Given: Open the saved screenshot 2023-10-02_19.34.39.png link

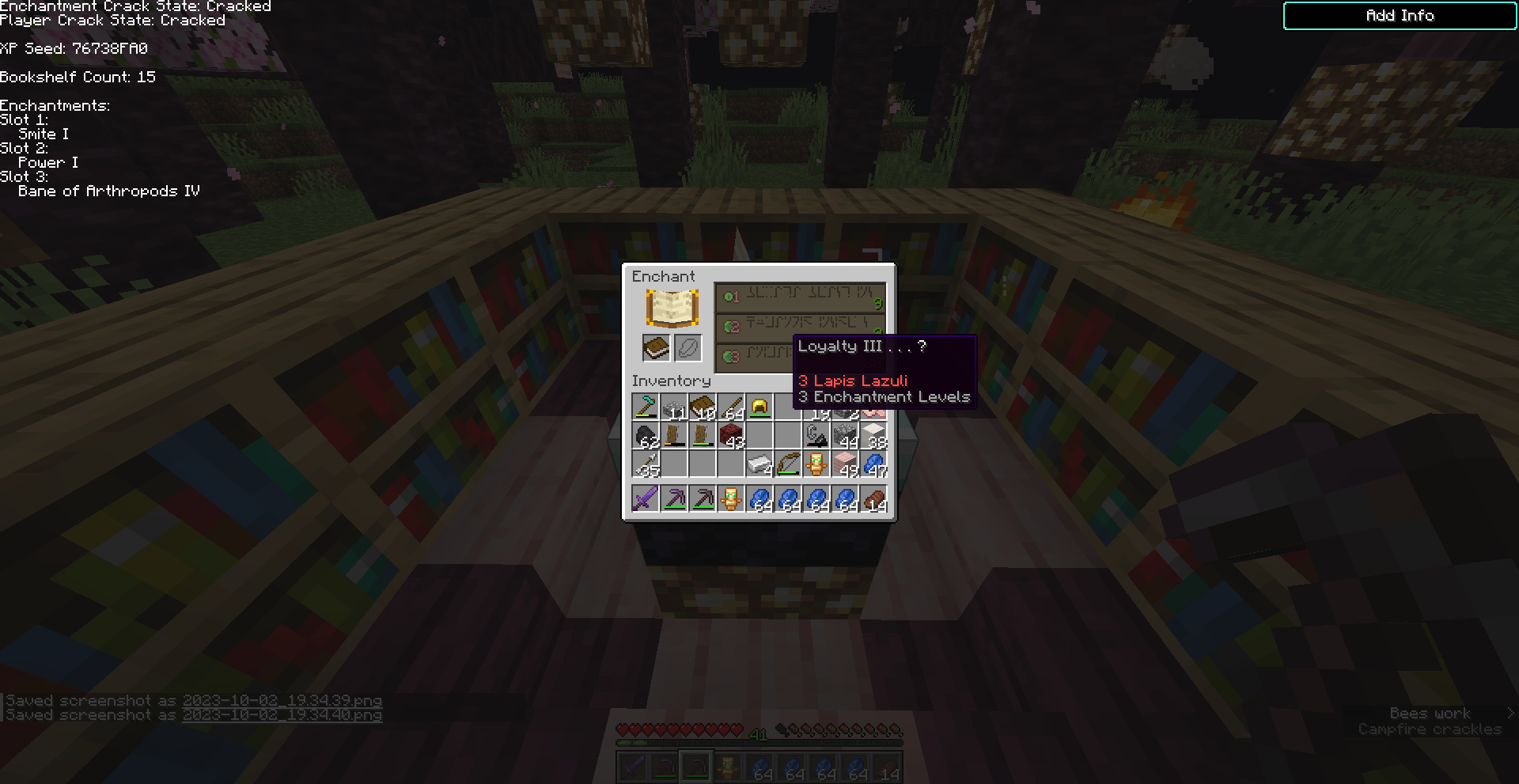Looking at the screenshot, I should pyautogui.click(x=282, y=700).
